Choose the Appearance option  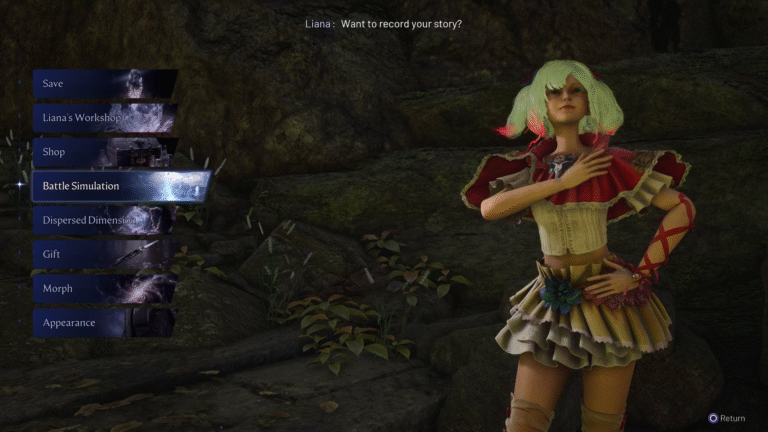[103, 323]
